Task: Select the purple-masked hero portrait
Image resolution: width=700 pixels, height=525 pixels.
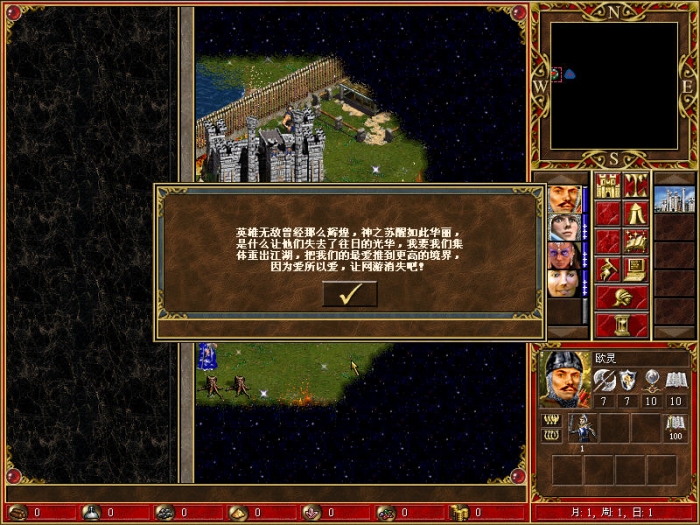Action: [x=563, y=254]
